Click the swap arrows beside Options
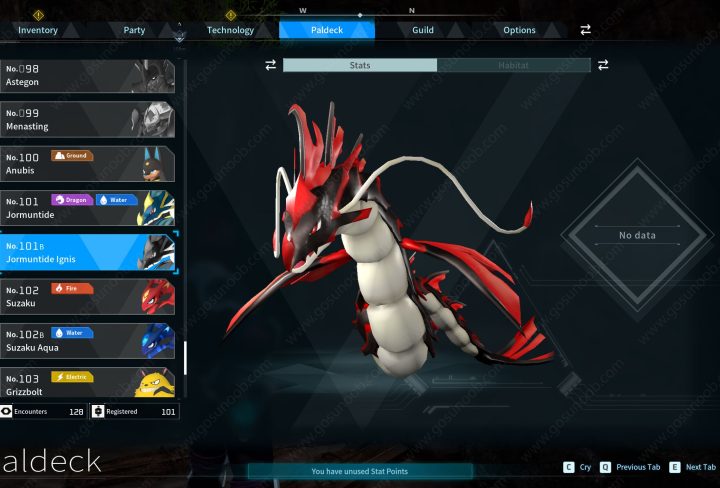The height and width of the screenshot is (488, 720). coord(586,30)
